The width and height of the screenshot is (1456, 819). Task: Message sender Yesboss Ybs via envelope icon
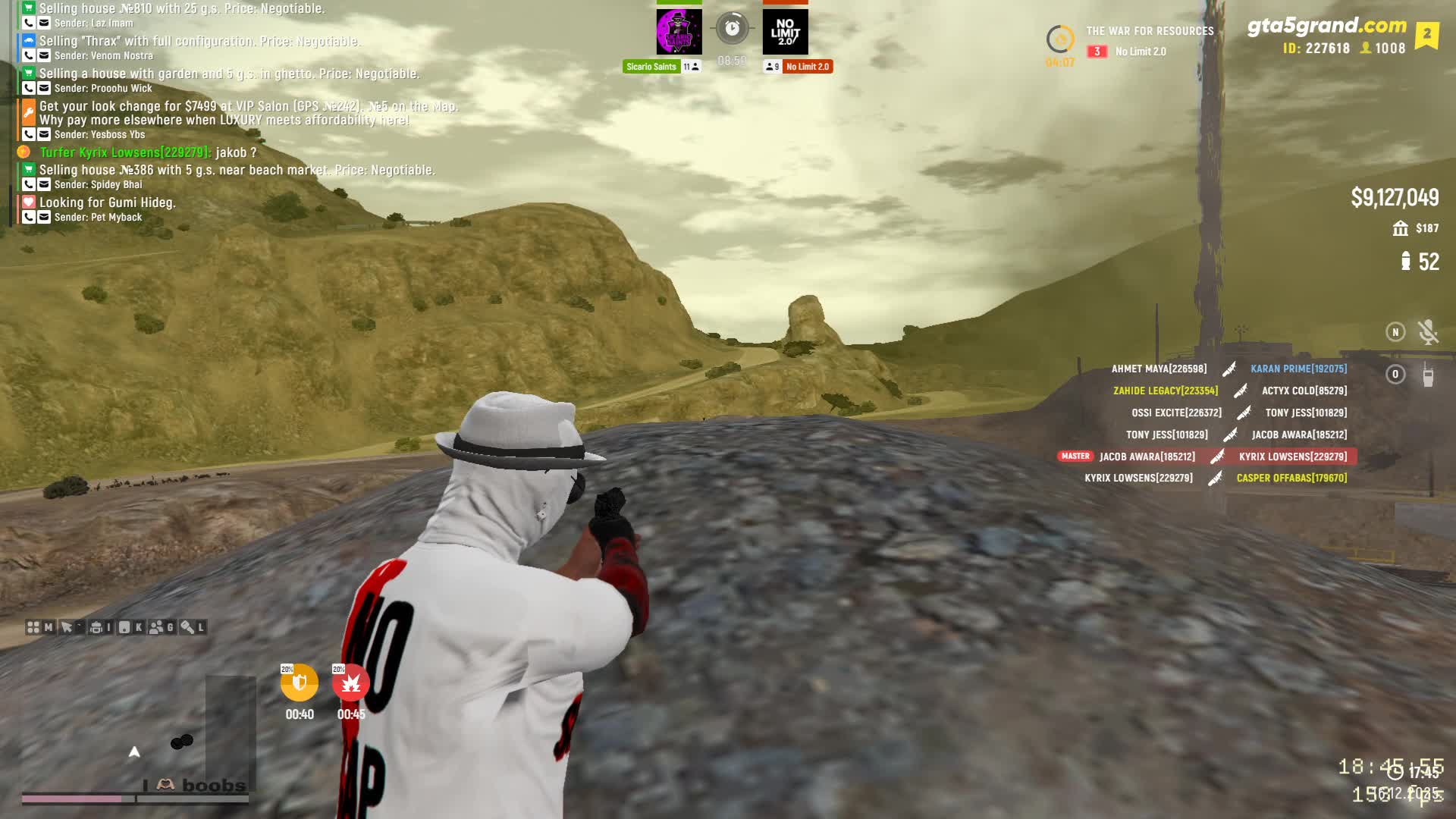(44, 134)
